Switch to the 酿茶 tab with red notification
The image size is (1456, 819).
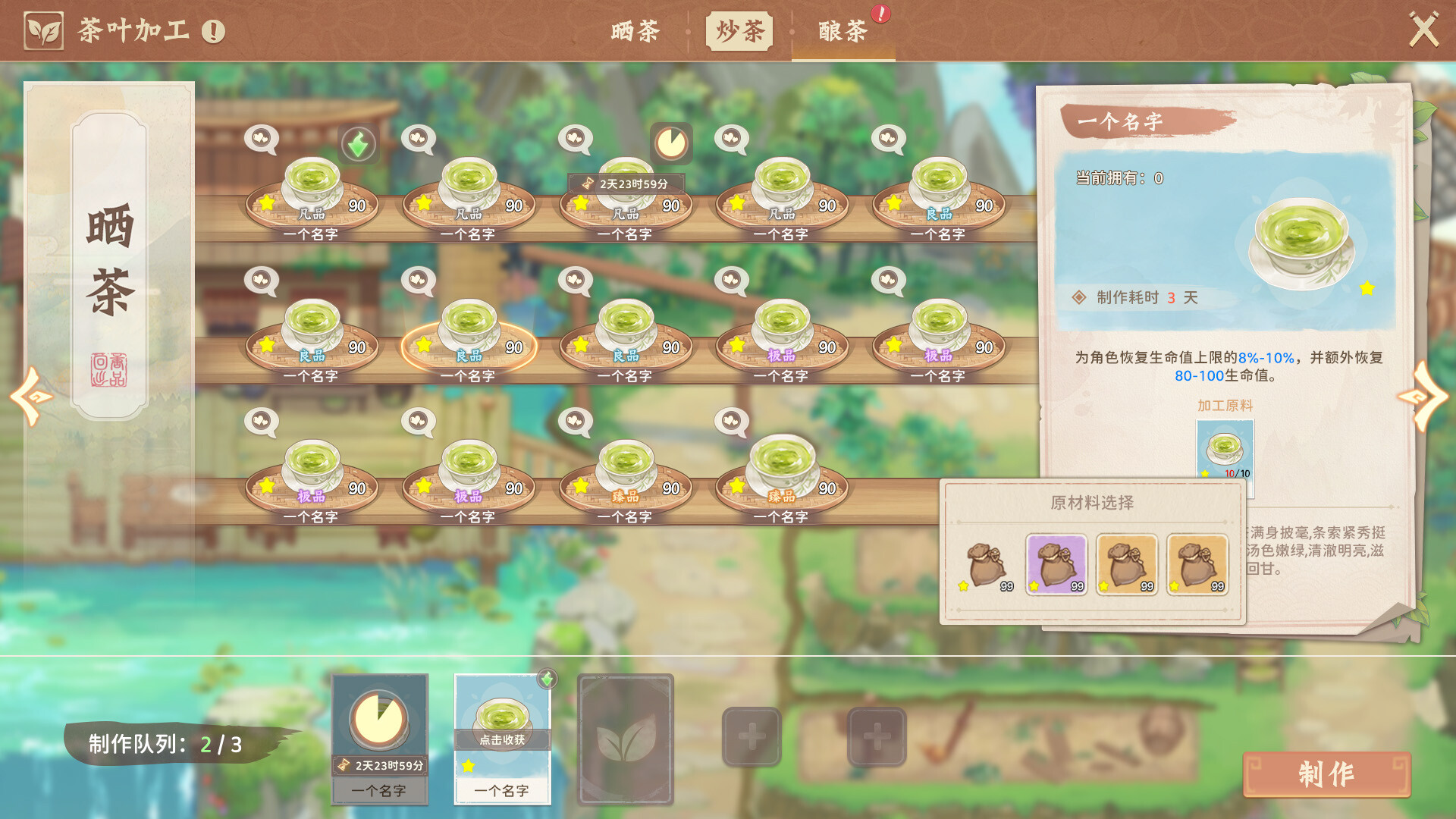click(x=842, y=32)
